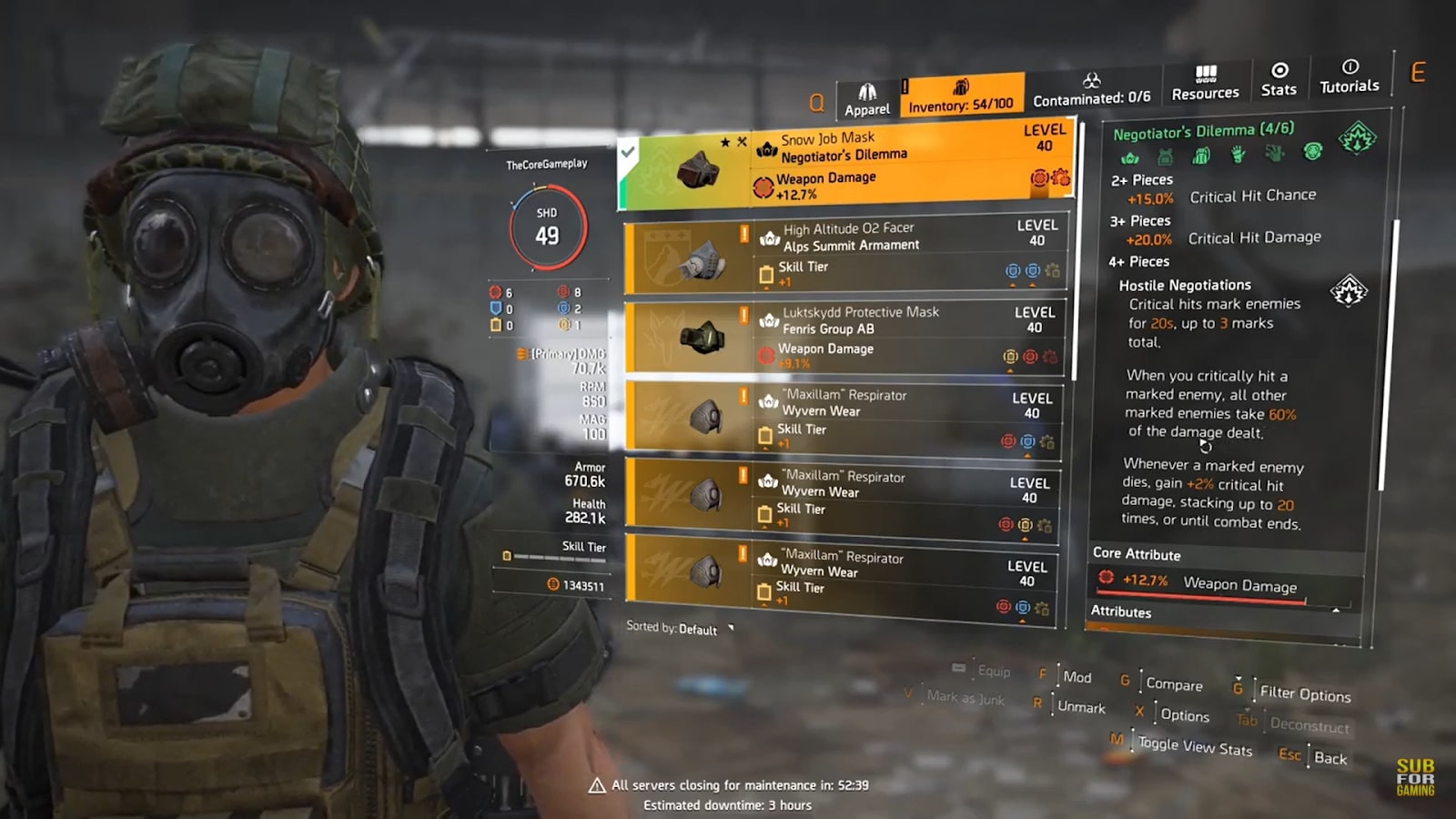Open the Sorted by Default dropdown

coord(678,630)
